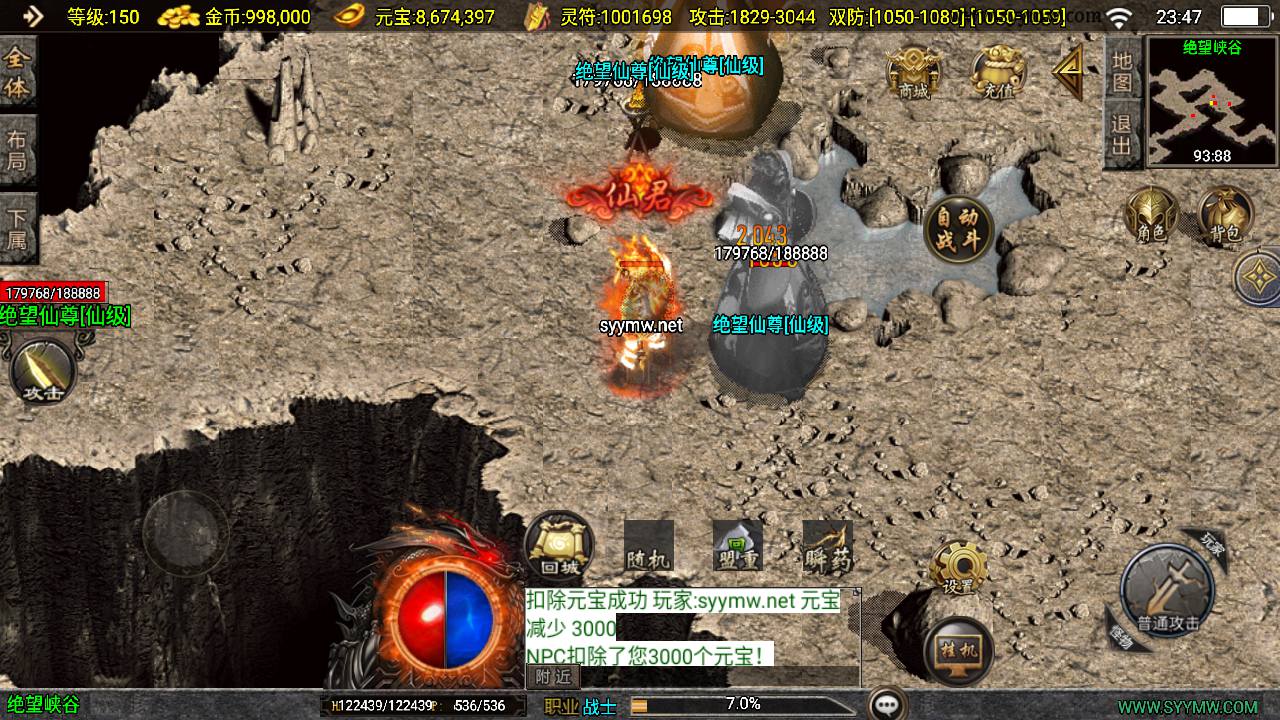1280x720 pixels.
Task: Open the 地图 map
Action: click(1122, 70)
